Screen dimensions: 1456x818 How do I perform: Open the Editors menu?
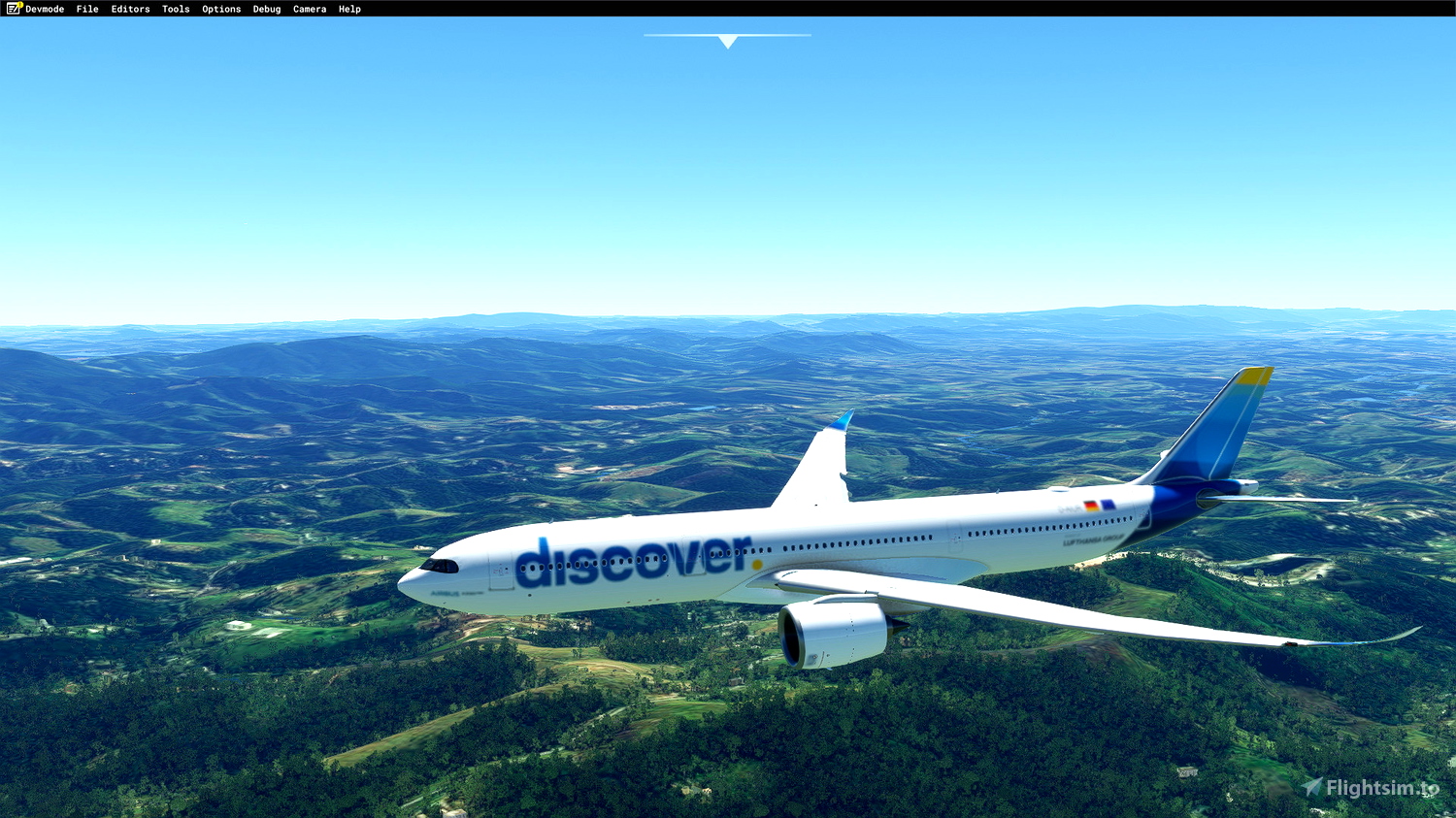click(x=130, y=9)
